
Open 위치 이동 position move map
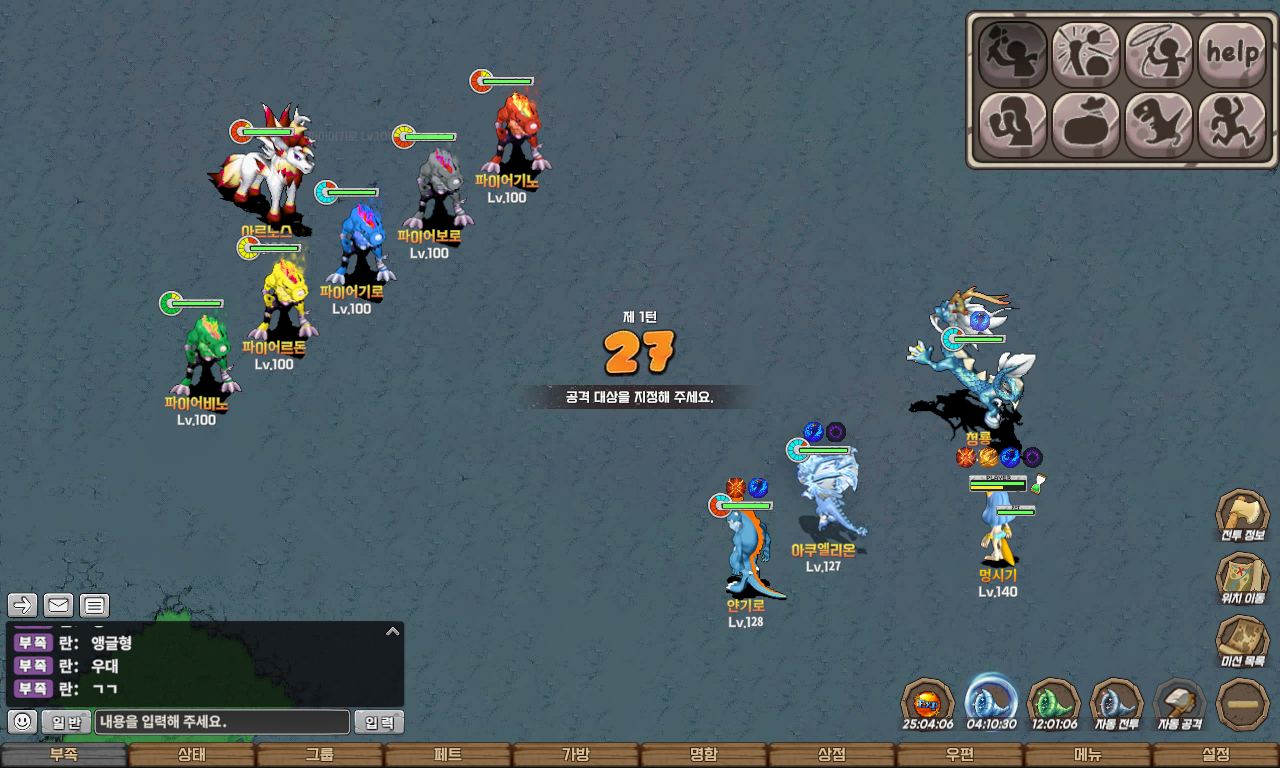[x=1242, y=580]
